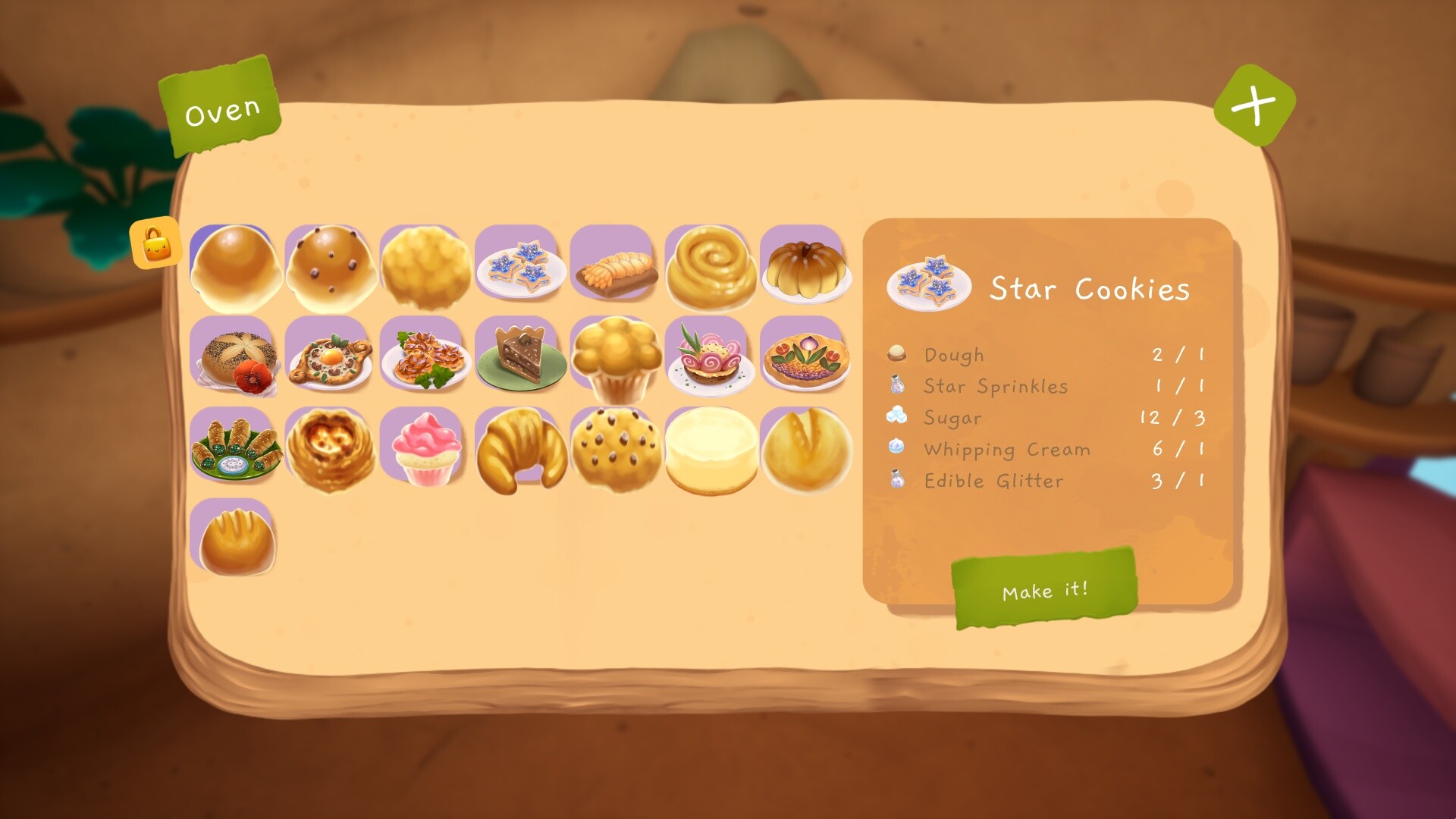Select the braided bread loaf recipe

615,268
